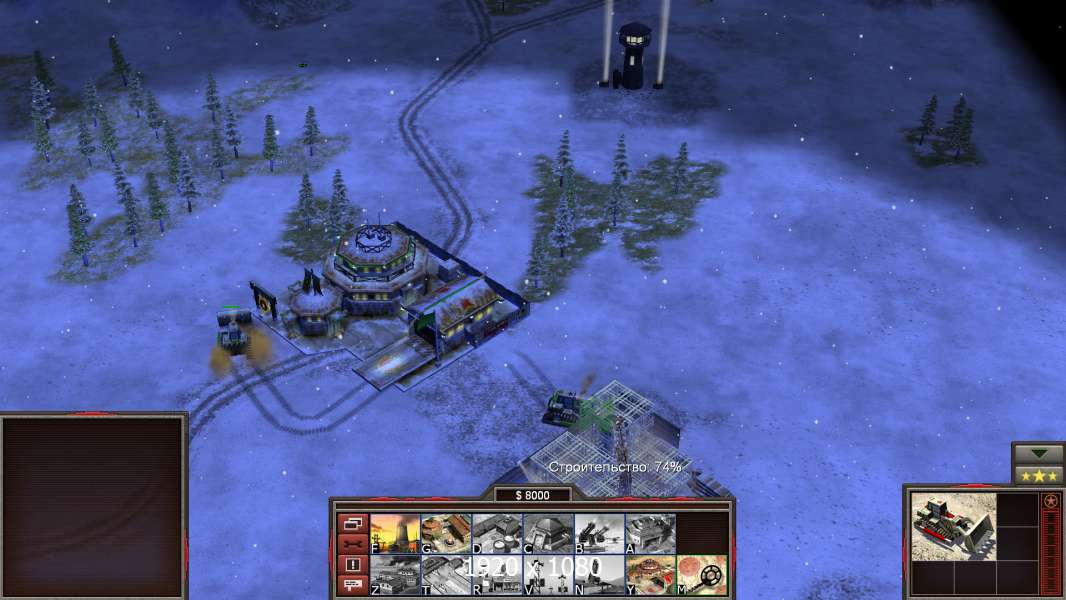Click the exclamation mark button
Screen dimensions: 1066x600
click(x=352, y=565)
